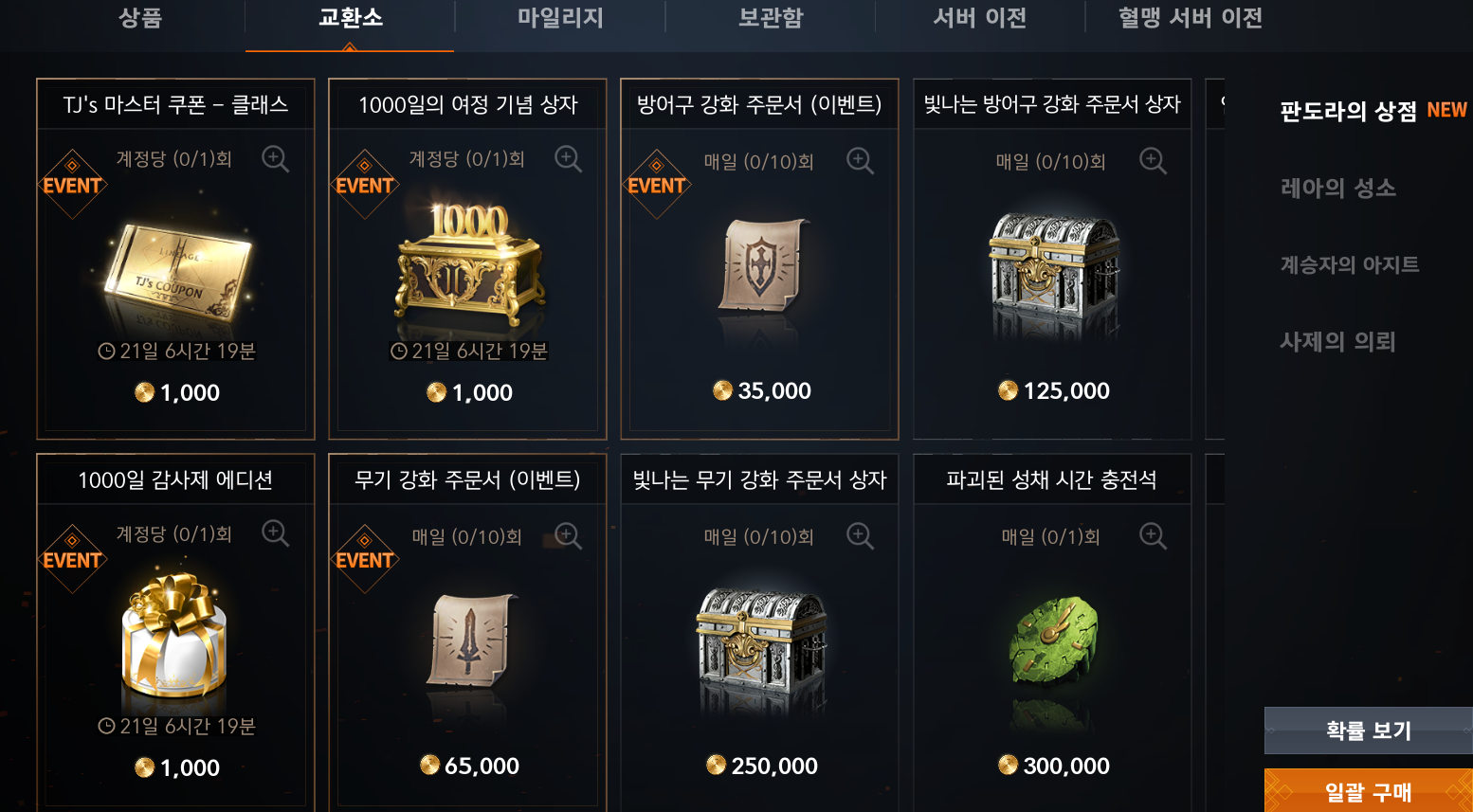This screenshot has width=1473, height=812.
Task: Open the 혈맹 서버 이전 menu
Action: coord(1189,17)
